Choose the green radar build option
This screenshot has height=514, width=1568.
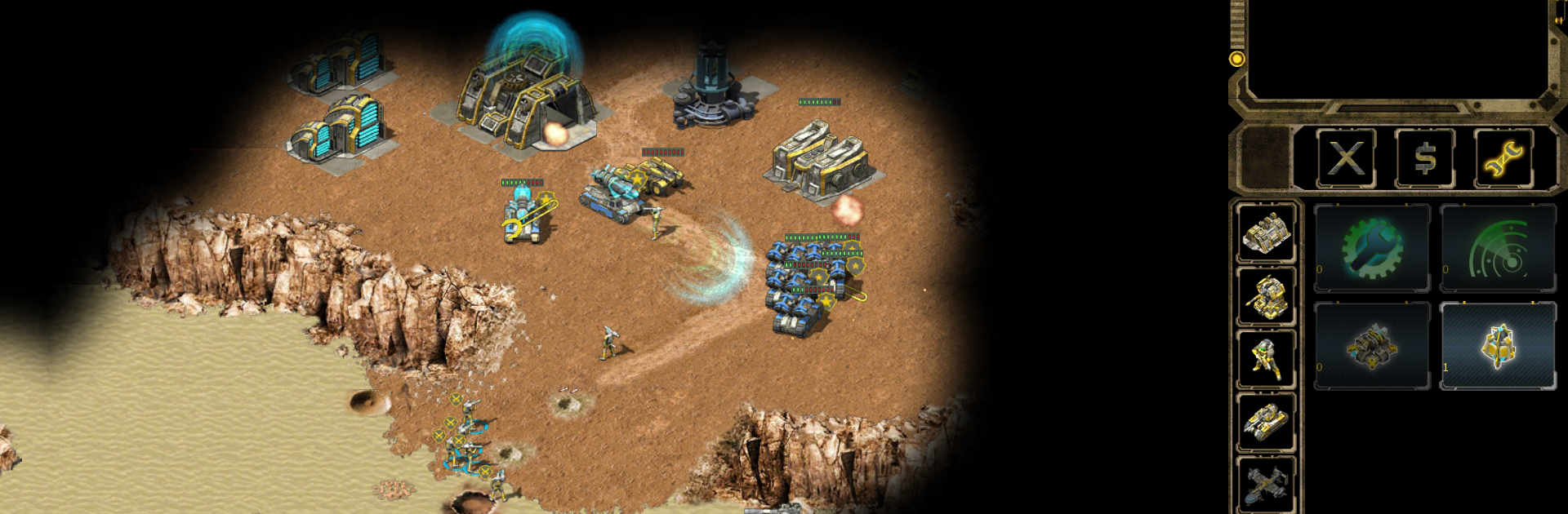[1498, 248]
